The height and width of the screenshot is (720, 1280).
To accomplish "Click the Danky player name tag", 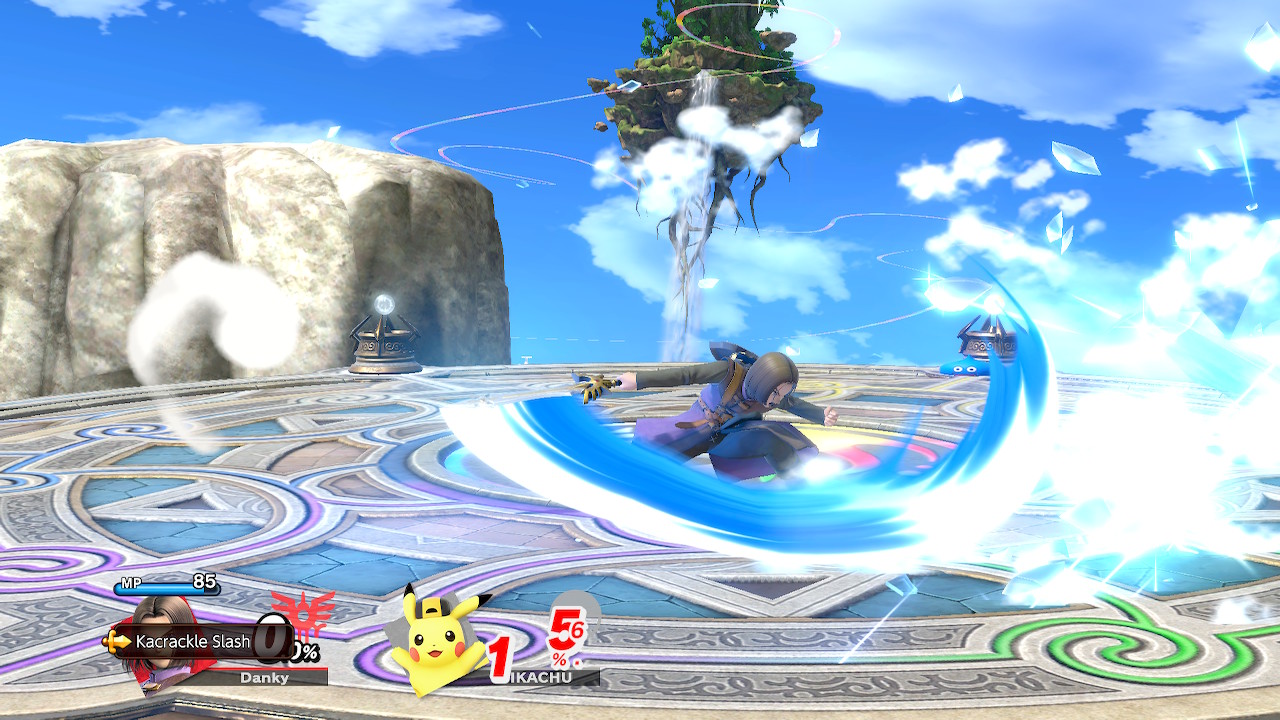I will [x=265, y=677].
